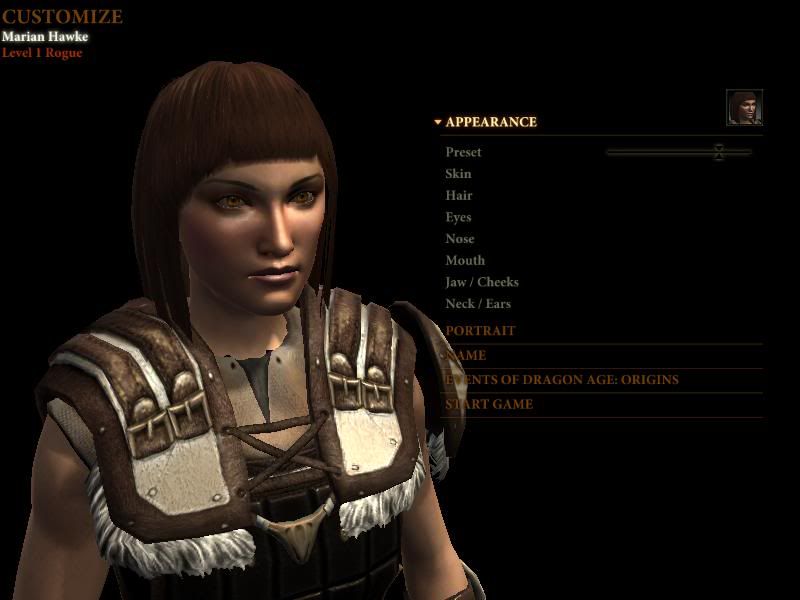The width and height of the screenshot is (800, 600).
Task: Expand the Portrait section
Action: point(481,331)
